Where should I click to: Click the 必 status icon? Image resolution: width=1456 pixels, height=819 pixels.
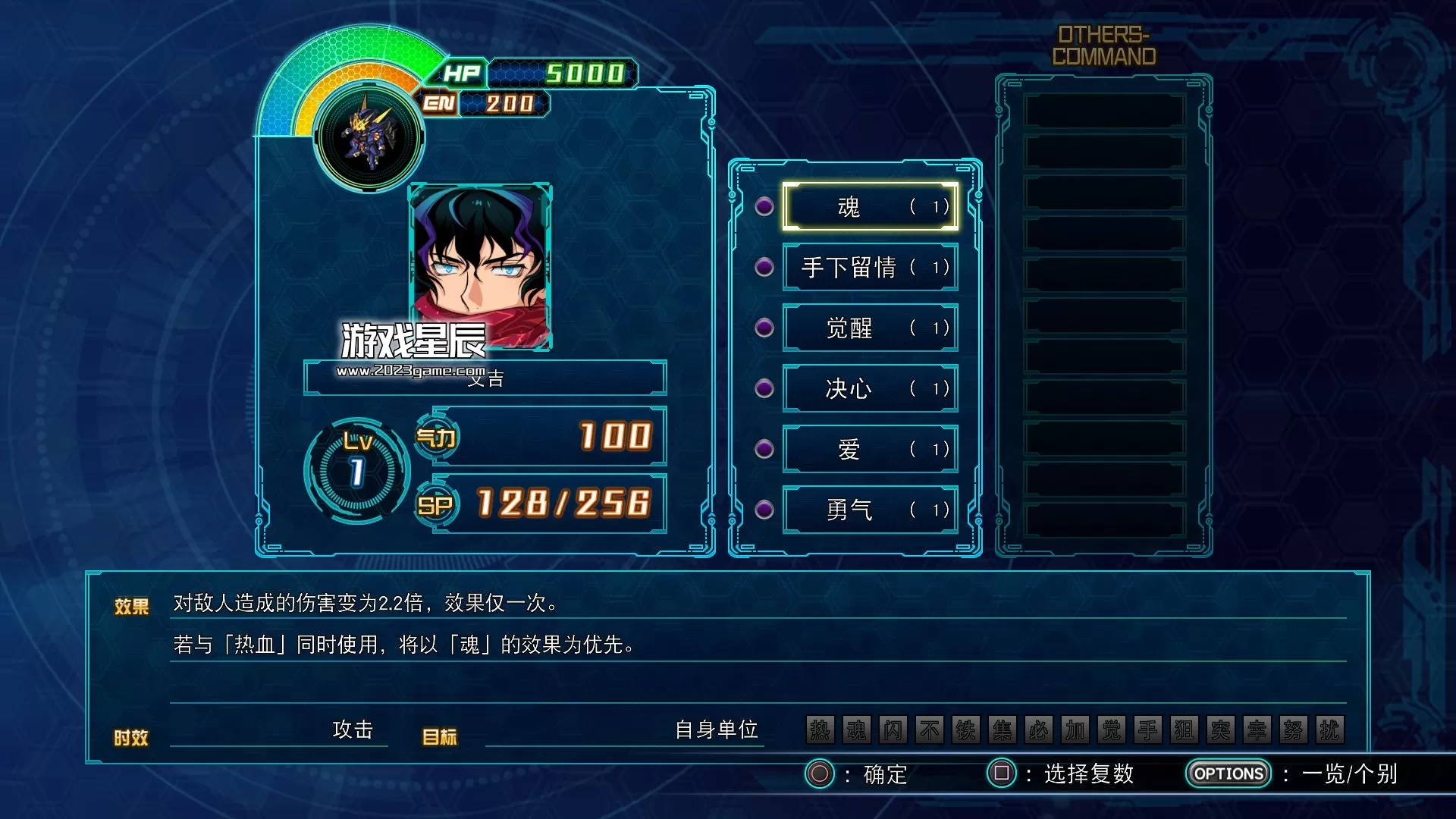tap(1038, 730)
